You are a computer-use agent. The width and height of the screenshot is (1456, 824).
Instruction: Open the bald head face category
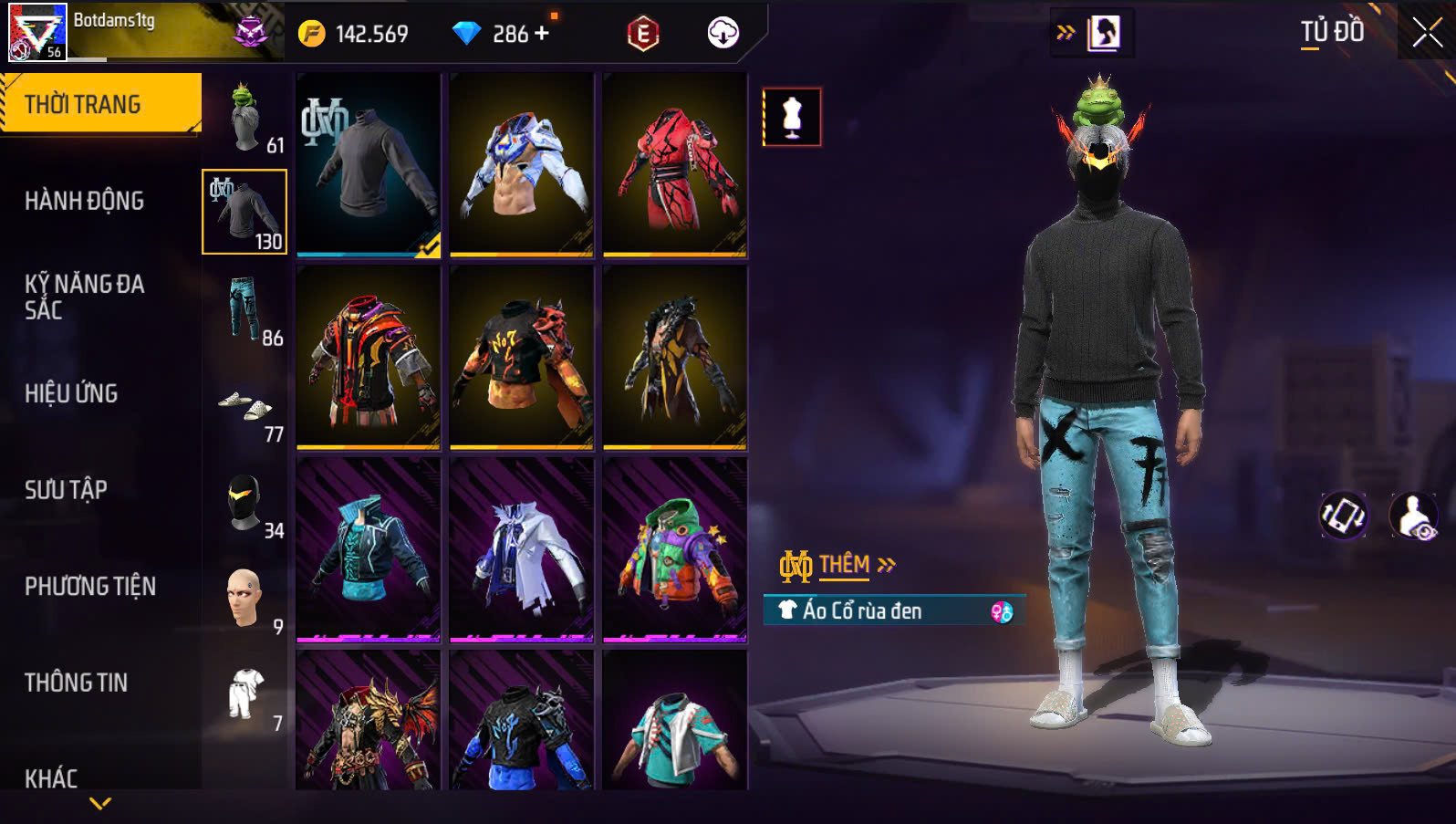244,599
